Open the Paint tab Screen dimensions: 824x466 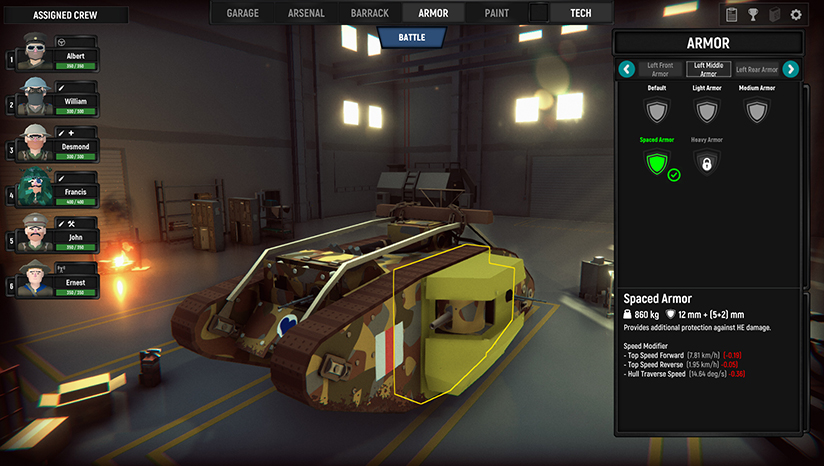(x=496, y=13)
